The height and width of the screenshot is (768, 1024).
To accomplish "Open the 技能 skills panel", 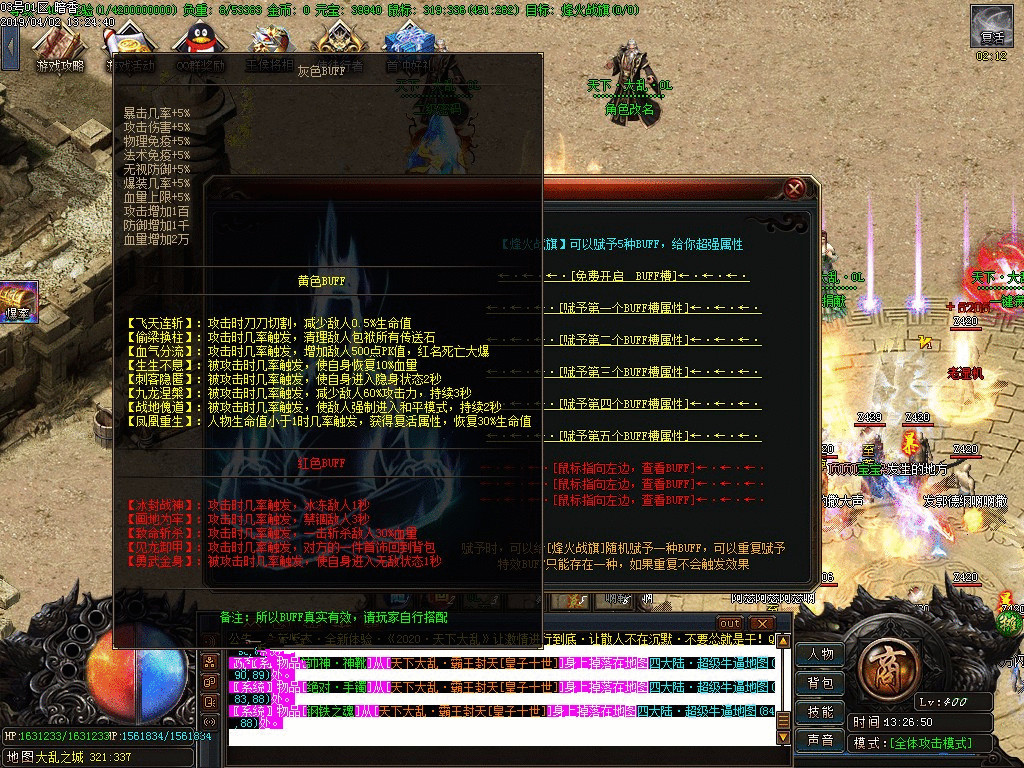I will (x=821, y=712).
